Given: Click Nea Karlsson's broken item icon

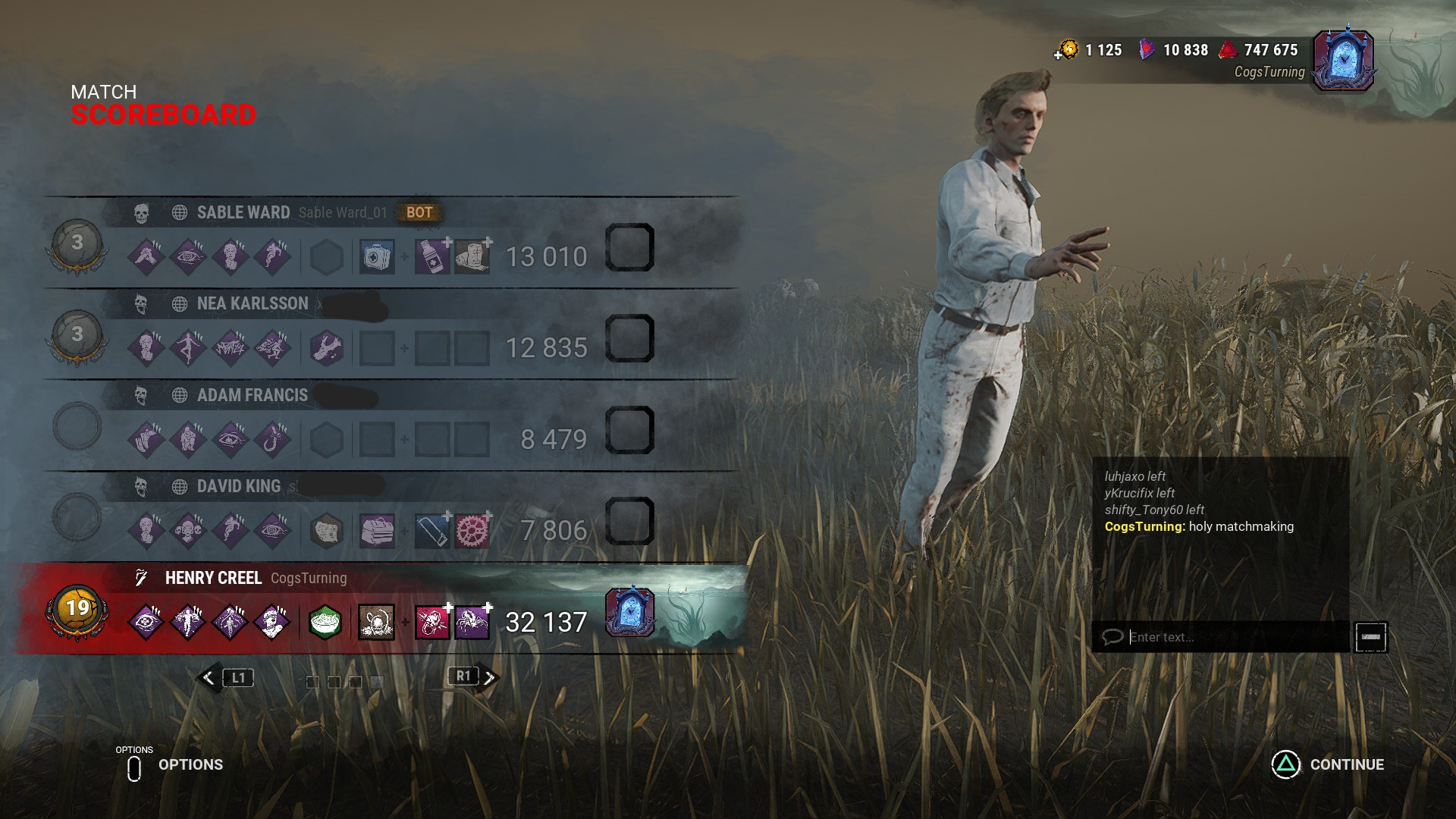Looking at the screenshot, I should 328,347.
